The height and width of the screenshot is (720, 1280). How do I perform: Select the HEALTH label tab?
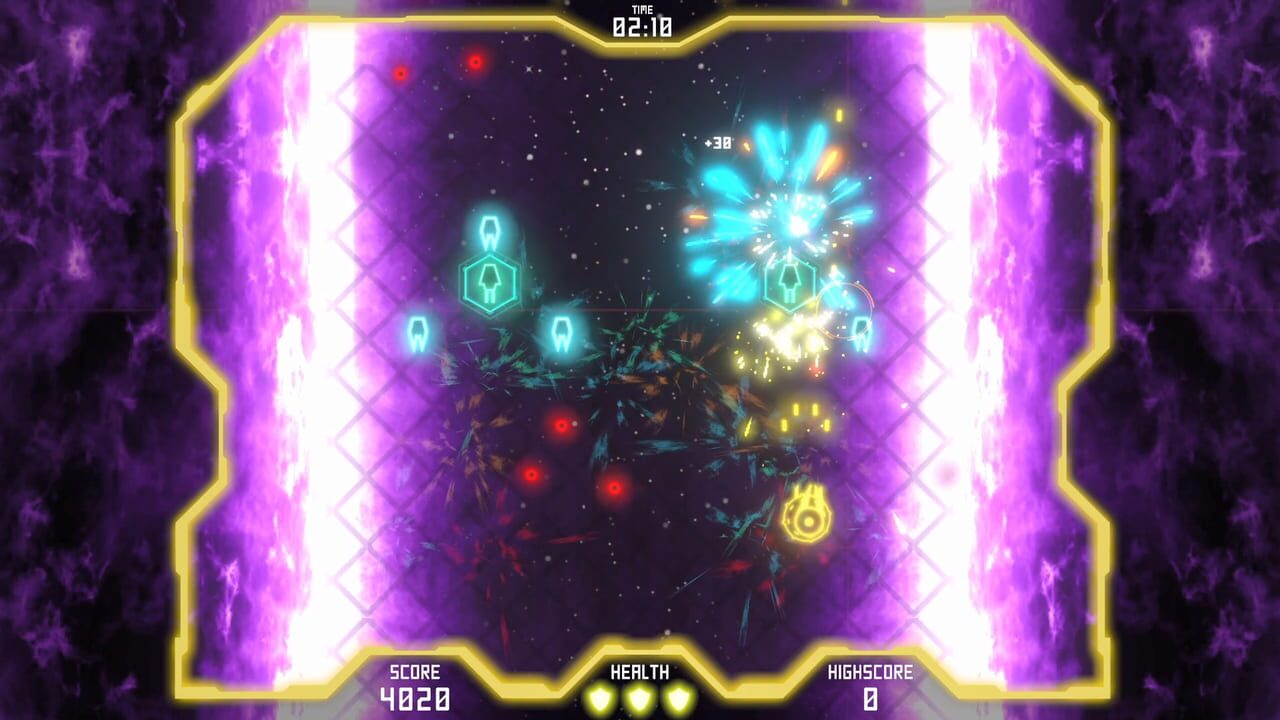639,676
